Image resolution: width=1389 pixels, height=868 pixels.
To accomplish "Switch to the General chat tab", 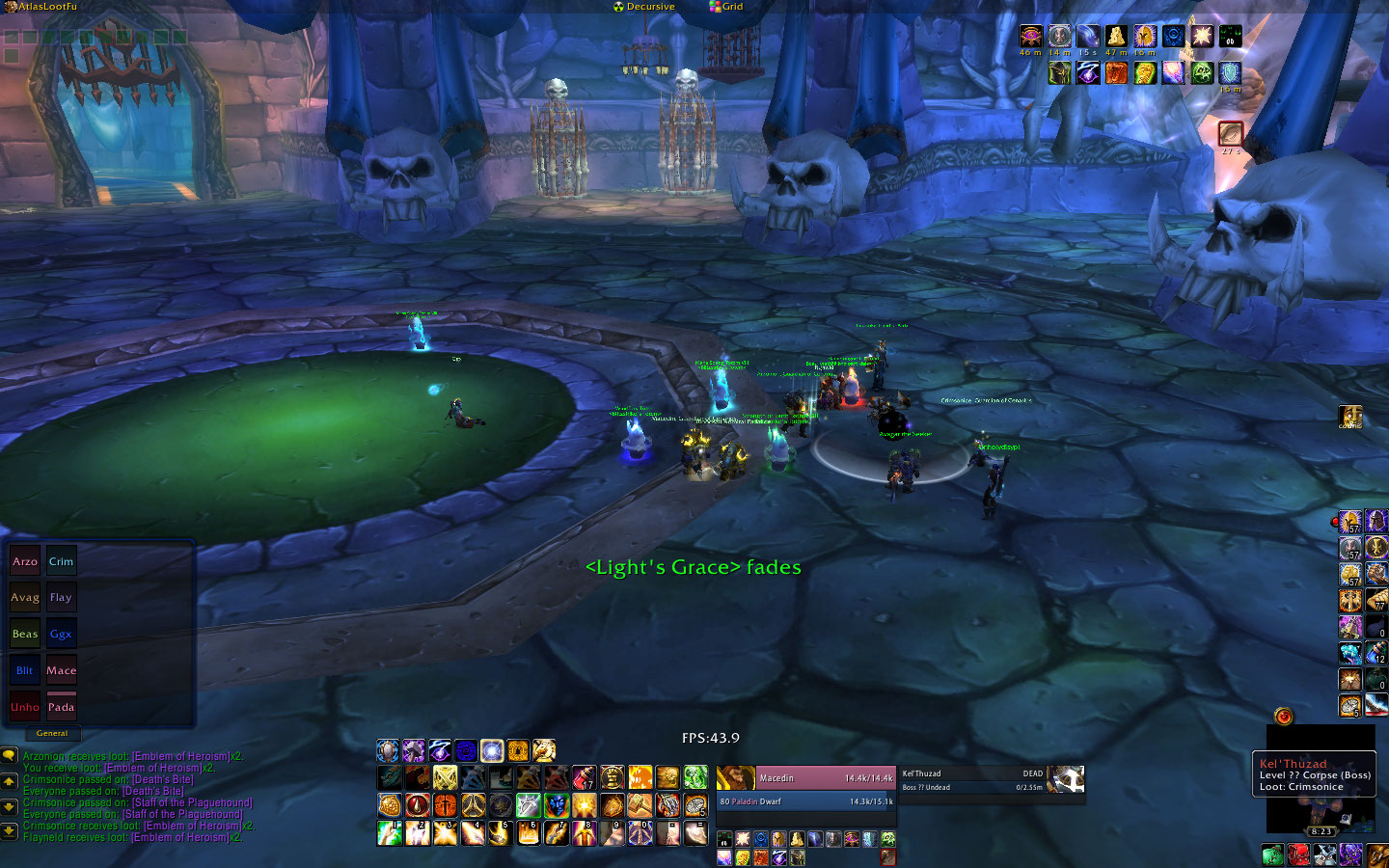I will pyautogui.click(x=52, y=734).
